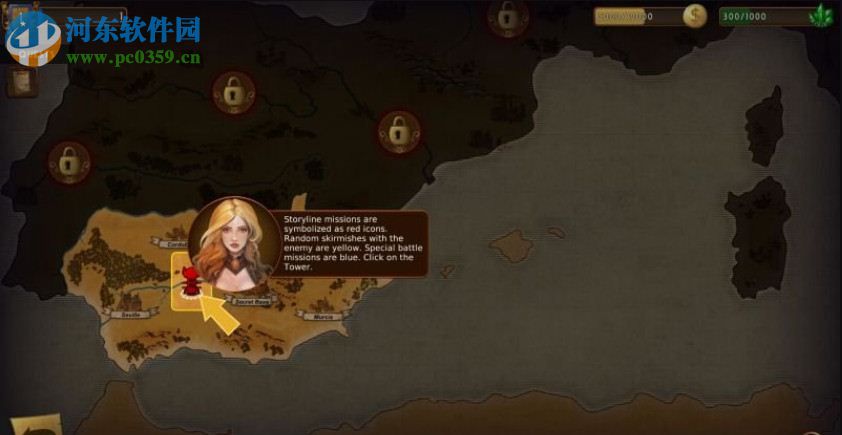Open the scroll icon on the left edge
Image resolution: width=842 pixels, height=435 pixels.
pyautogui.click(x=19, y=81)
